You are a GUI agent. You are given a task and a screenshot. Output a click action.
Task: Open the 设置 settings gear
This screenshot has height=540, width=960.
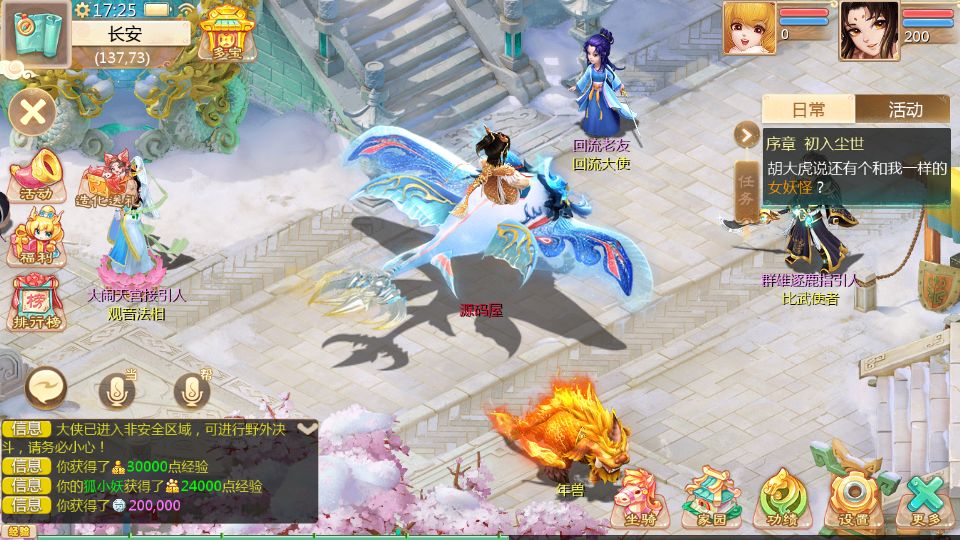click(854, 497)
